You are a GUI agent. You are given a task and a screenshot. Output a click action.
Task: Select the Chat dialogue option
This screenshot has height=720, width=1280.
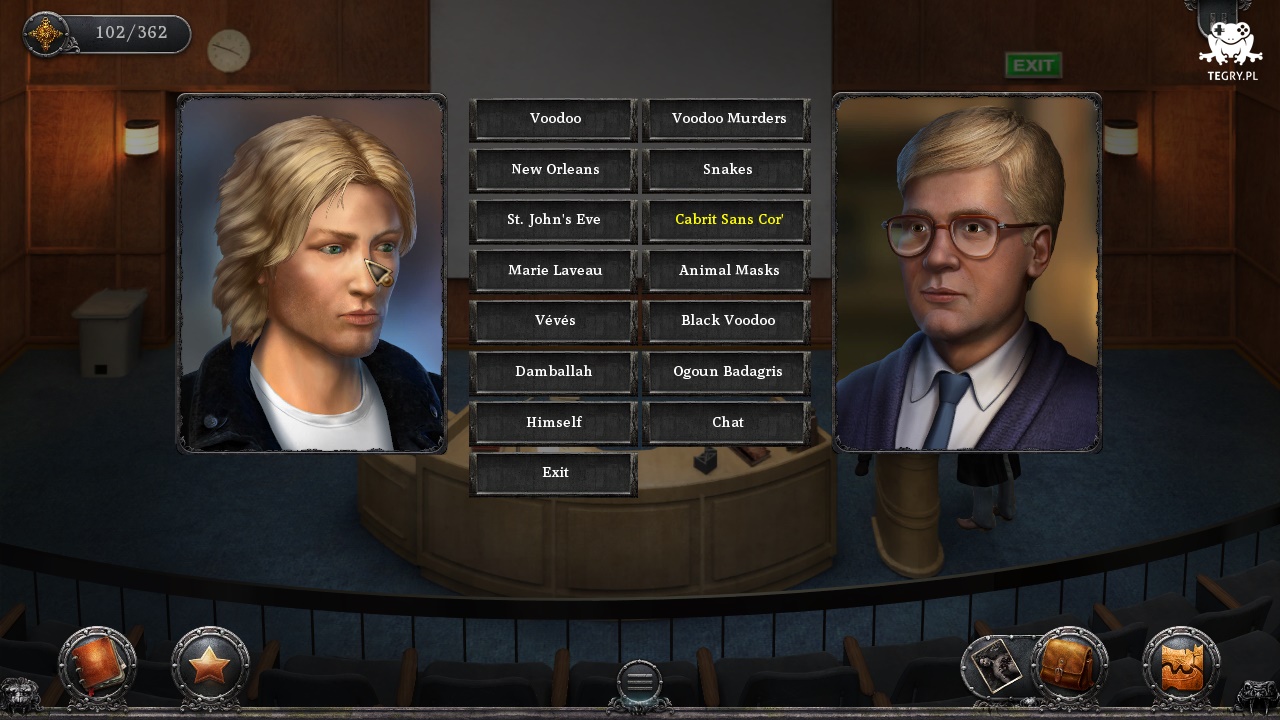(x=727, y=423)
